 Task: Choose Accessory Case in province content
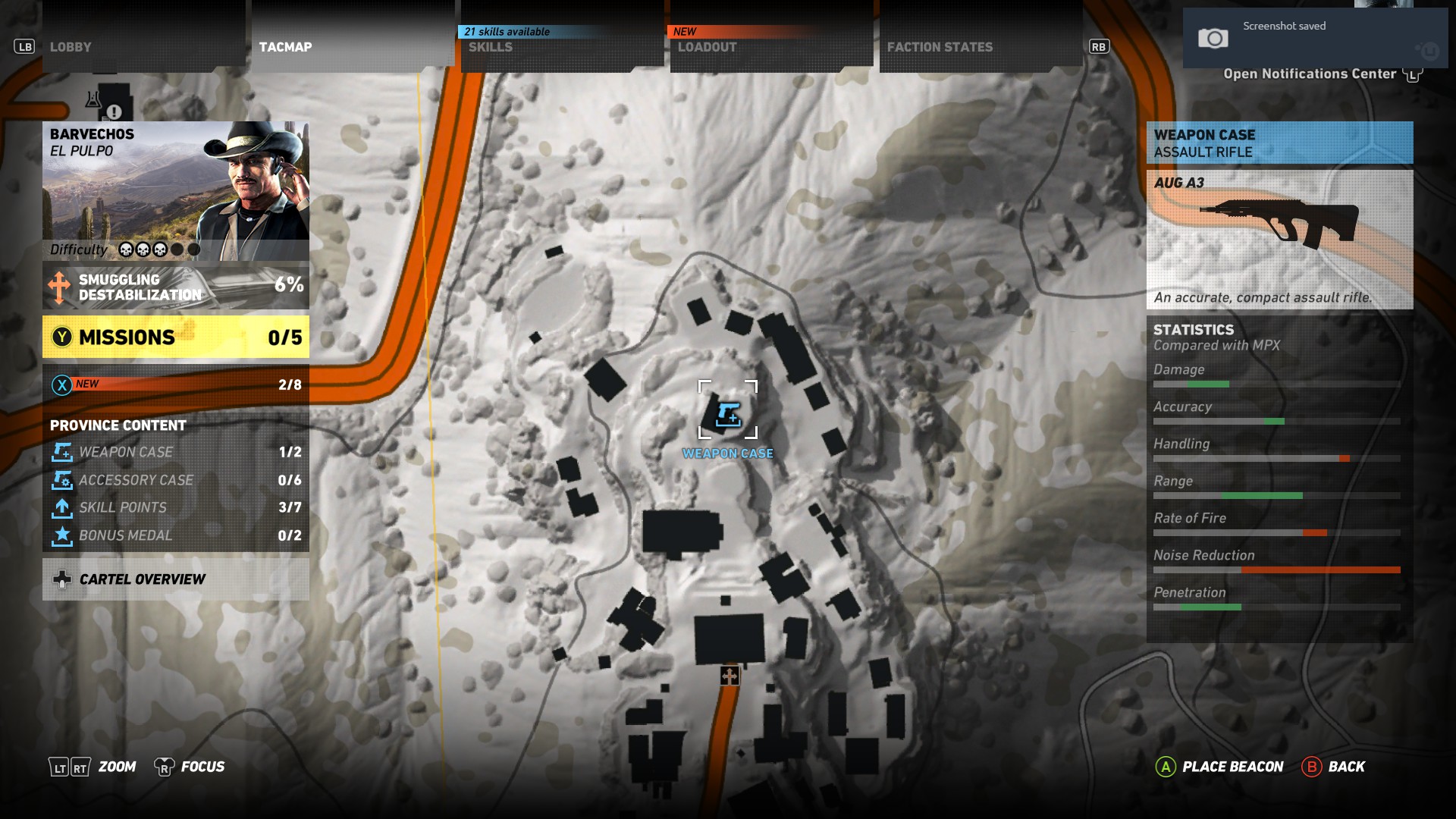click(x=176, y=480)
